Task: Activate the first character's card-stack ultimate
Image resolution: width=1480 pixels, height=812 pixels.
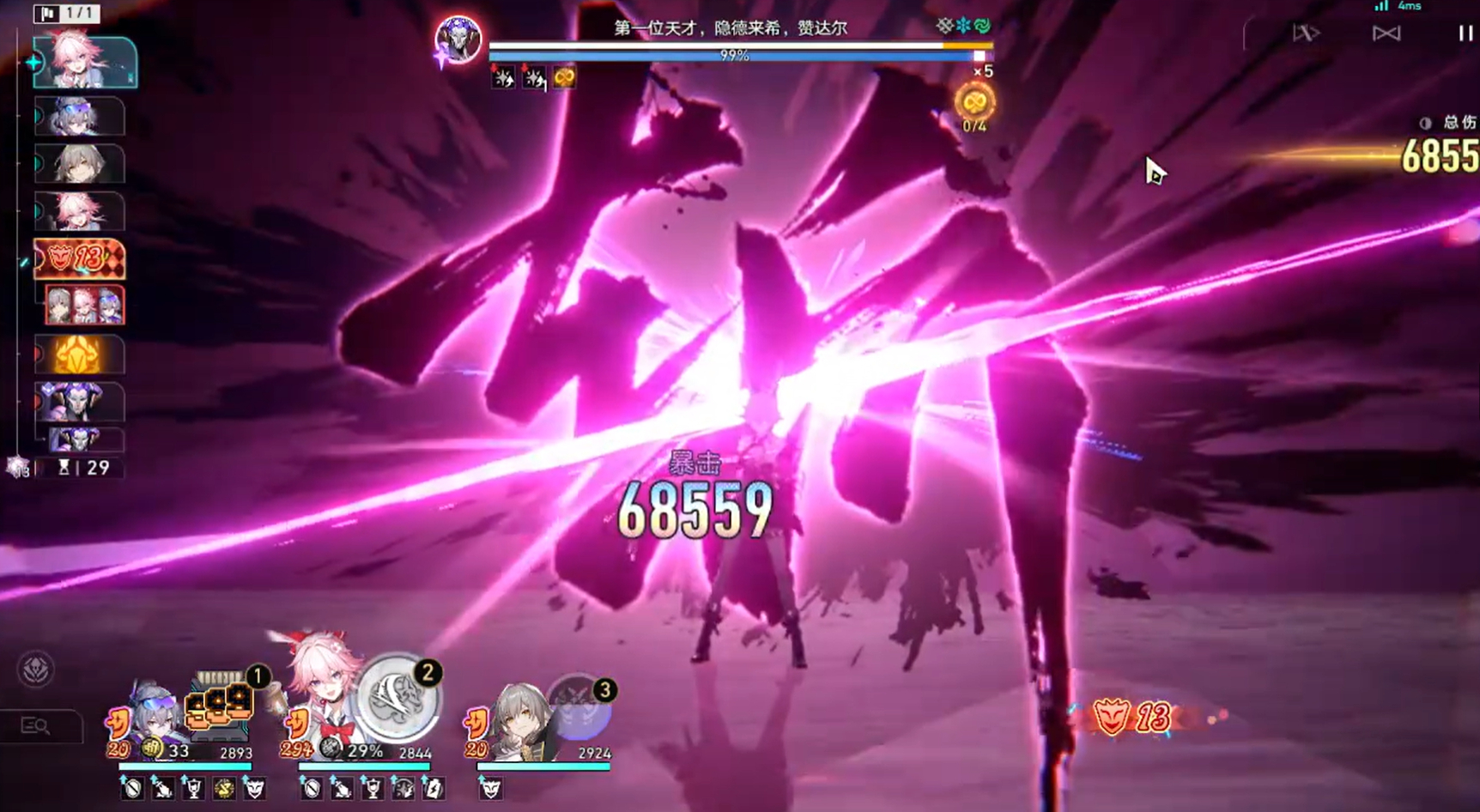Action: [221, 707]
